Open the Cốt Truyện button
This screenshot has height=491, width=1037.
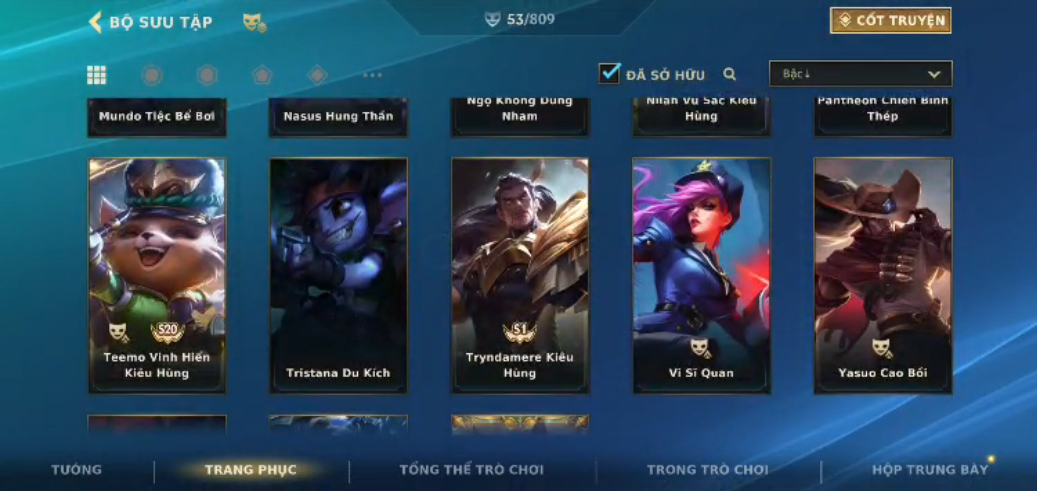890,21
